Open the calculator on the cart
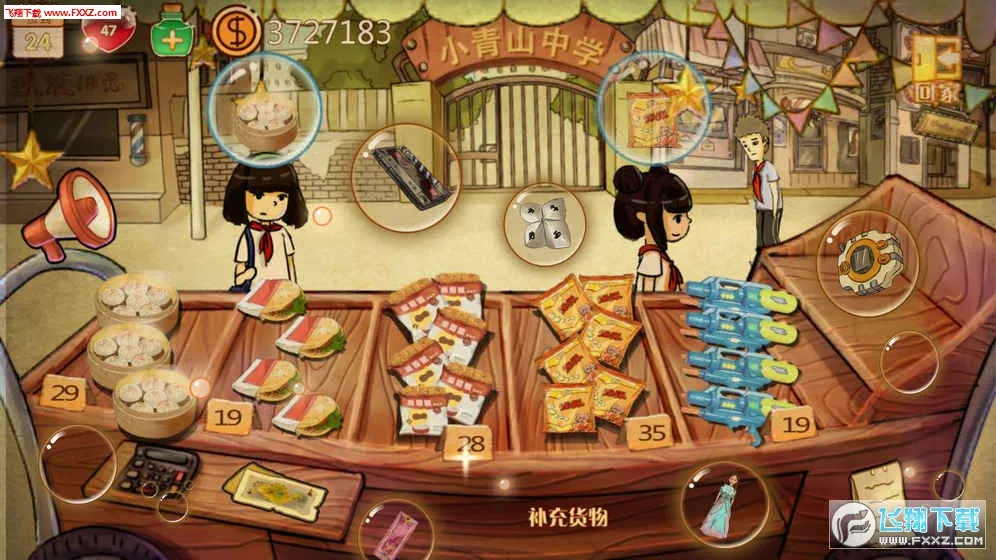The image size is (996, 560). (x=158, y=467)
